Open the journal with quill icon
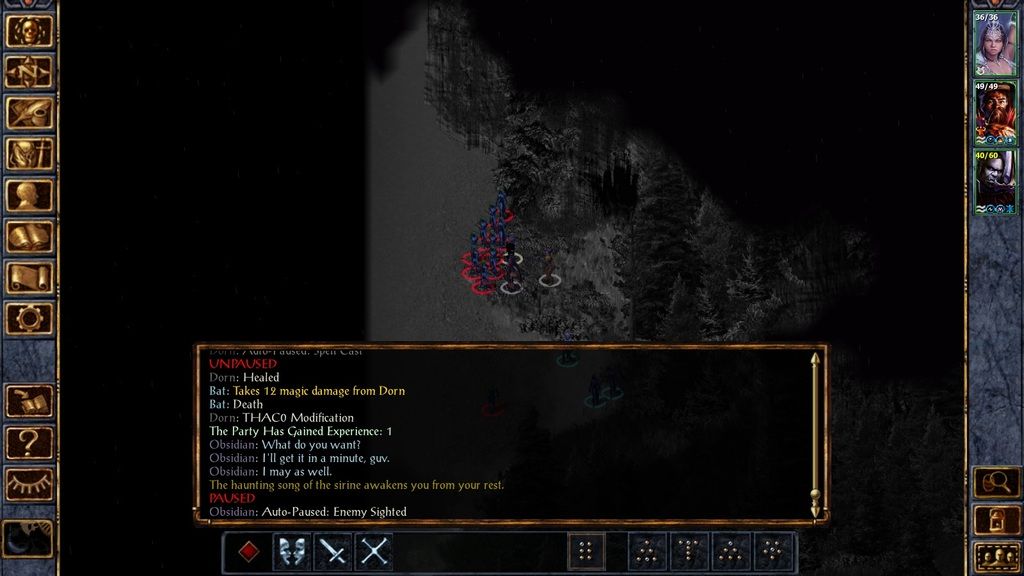The height and width of the screenshot is (576, 1024). tap(29, 112)
